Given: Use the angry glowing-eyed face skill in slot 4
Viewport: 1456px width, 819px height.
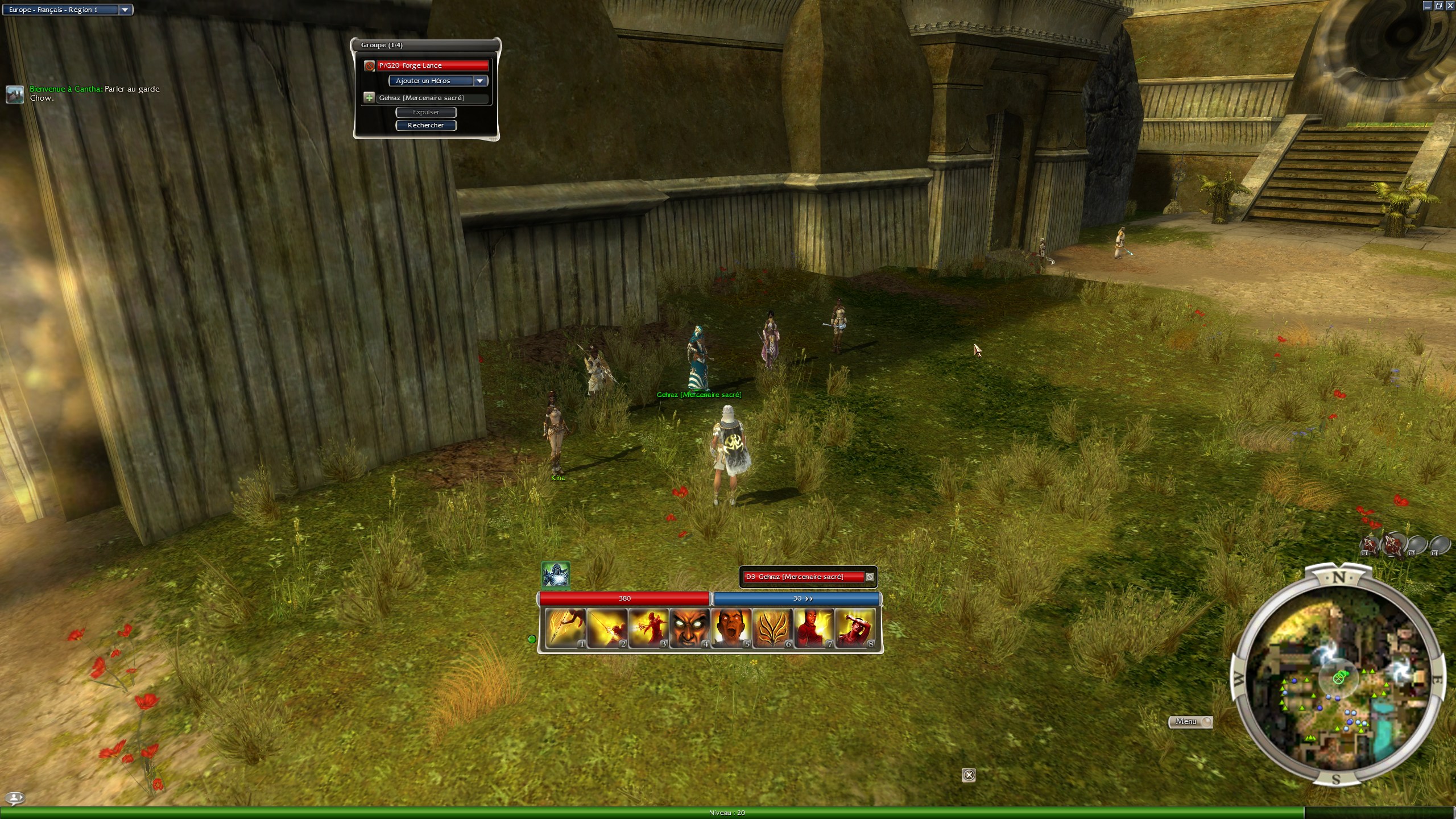Looking at the screenshot, I should click(x=689, y=628).
